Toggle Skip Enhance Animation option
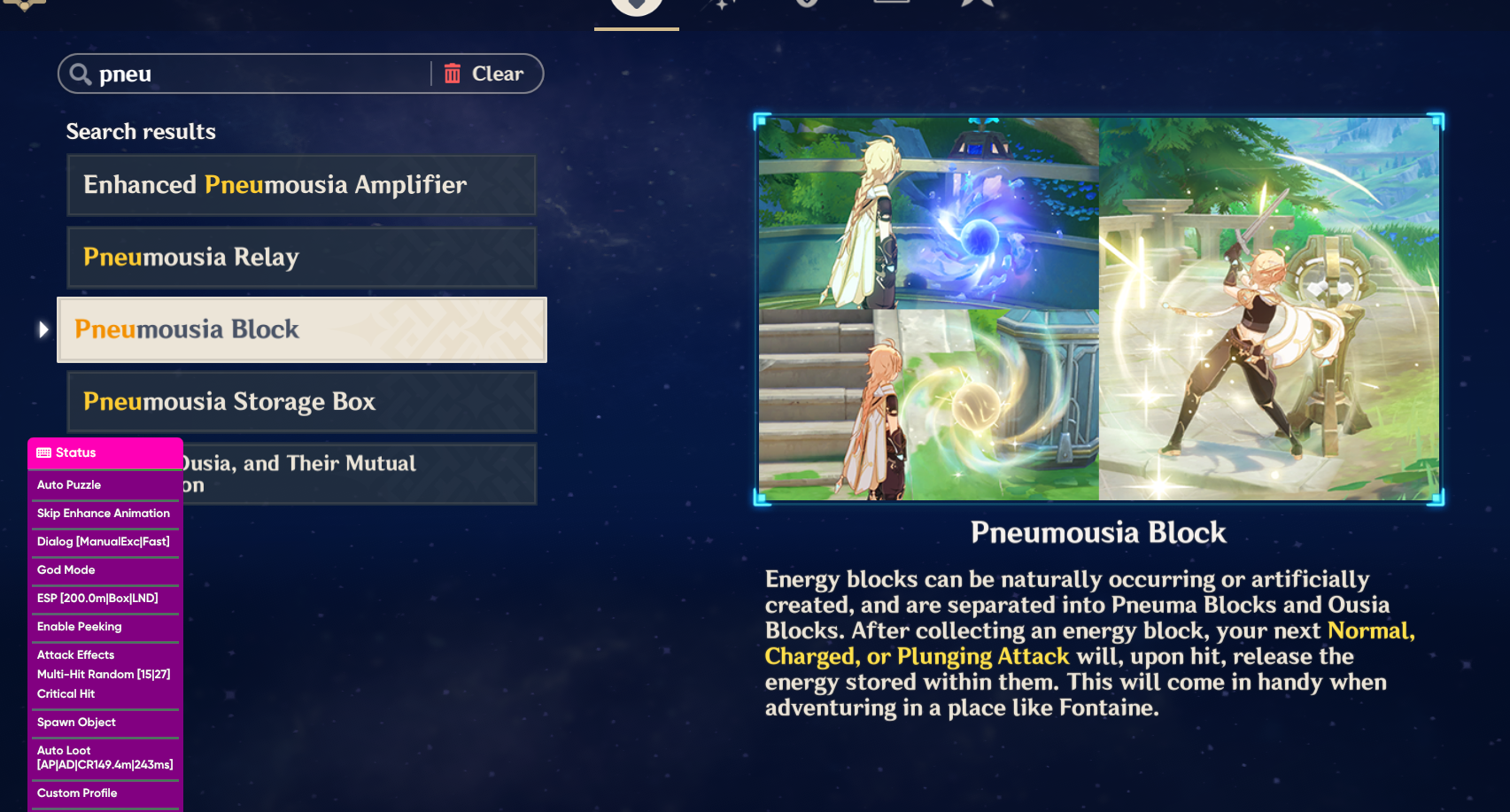Viewport: 1510px width, 812px height. tap(103, 514)
